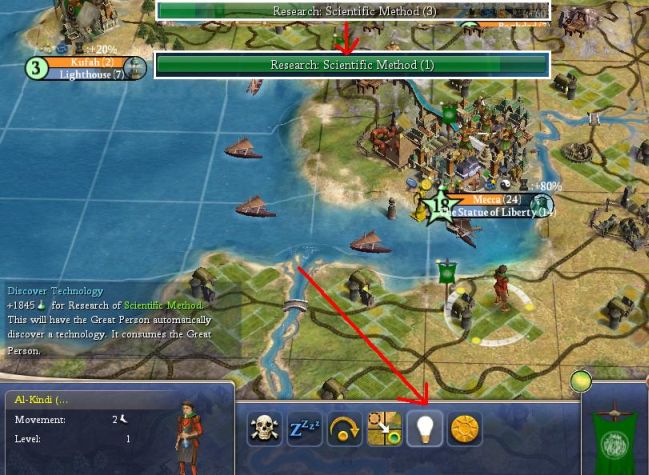Activate the go-to move mode icon
Screen dimensions: 649x475
click(x=385, y=429)
